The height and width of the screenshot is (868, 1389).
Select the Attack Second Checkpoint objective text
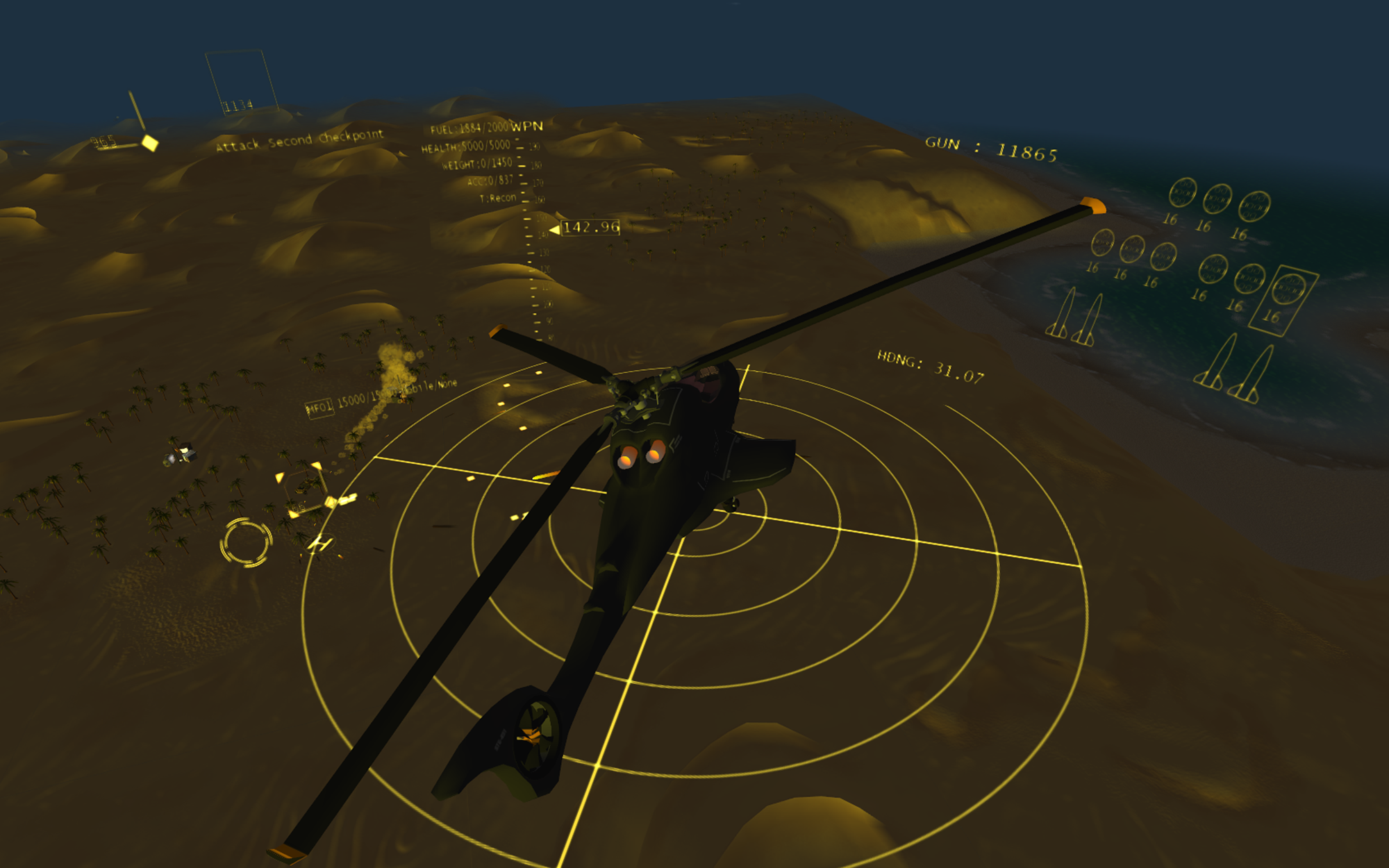coord(299,140)
